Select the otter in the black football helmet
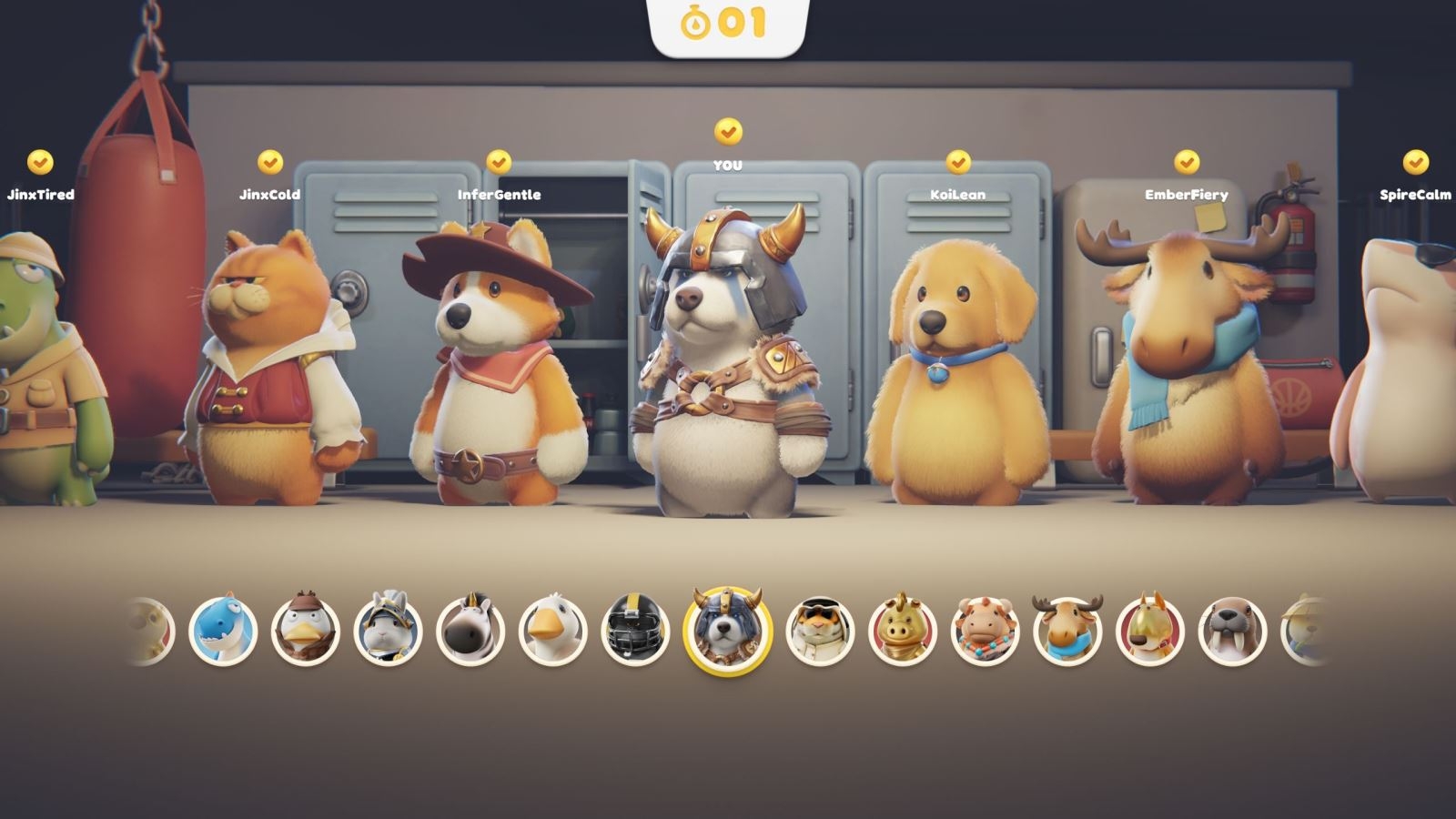This screenshot has height=819, width=1456. point(634,628)
